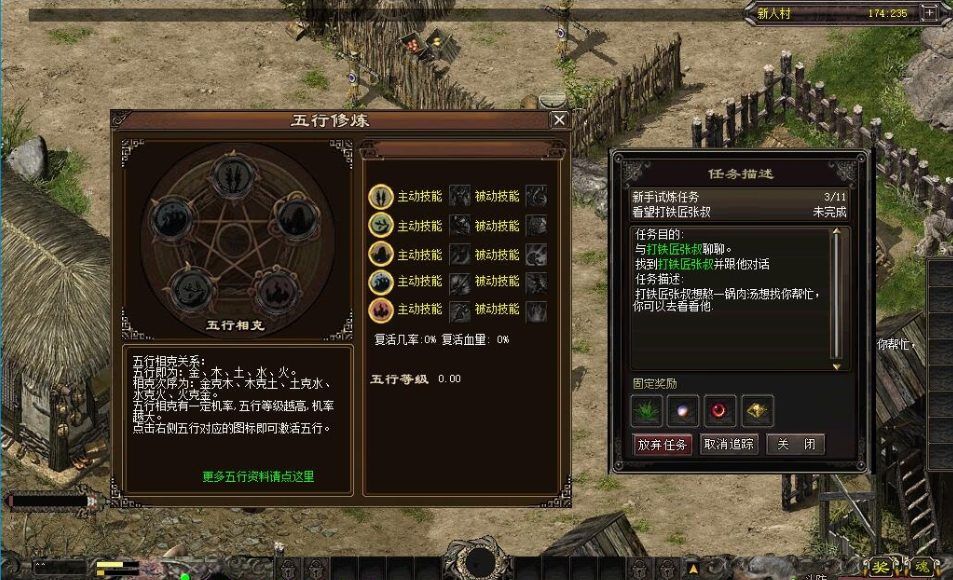The width and height of the screenshot is (953, 580).
Task: Activate the blue water (水) element icon
Action: tap(380, 283)
